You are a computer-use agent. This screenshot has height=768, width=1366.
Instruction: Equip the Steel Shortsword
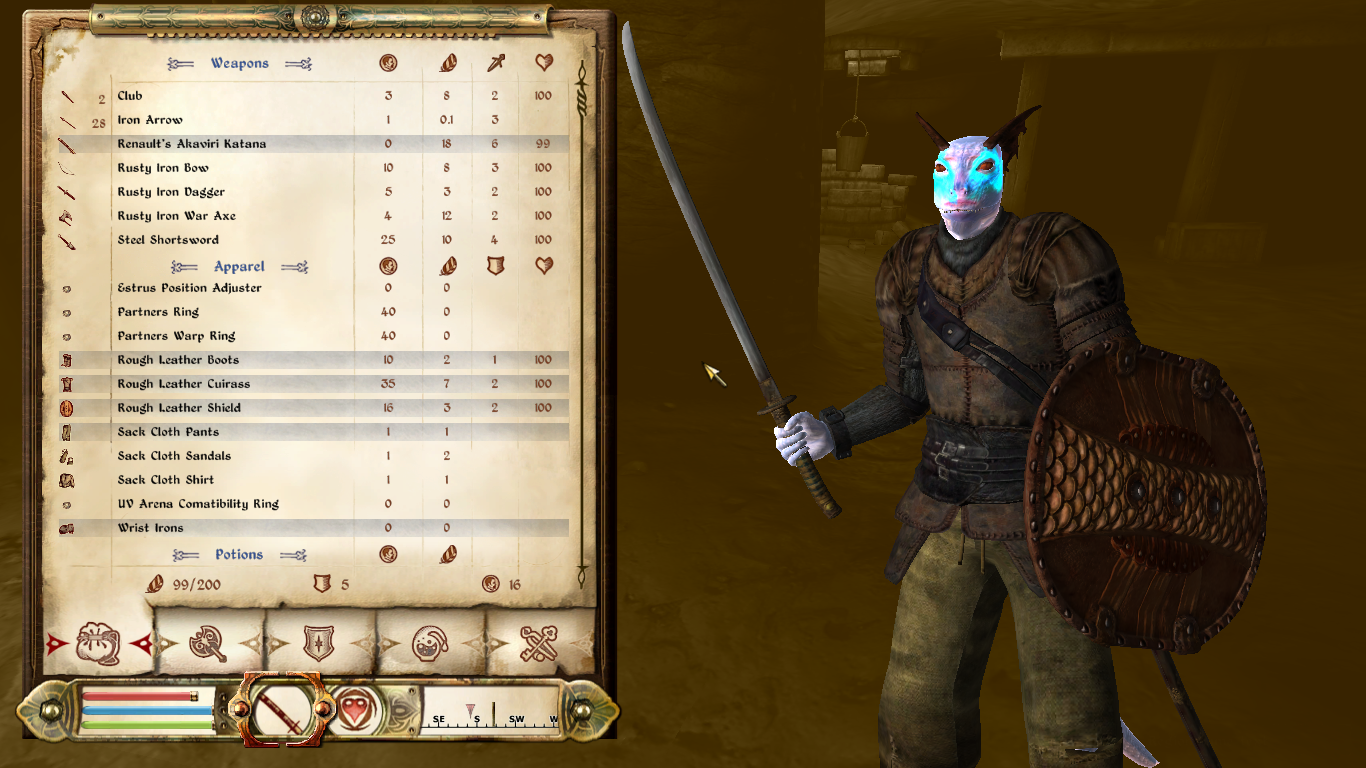(x=168, y=240)
